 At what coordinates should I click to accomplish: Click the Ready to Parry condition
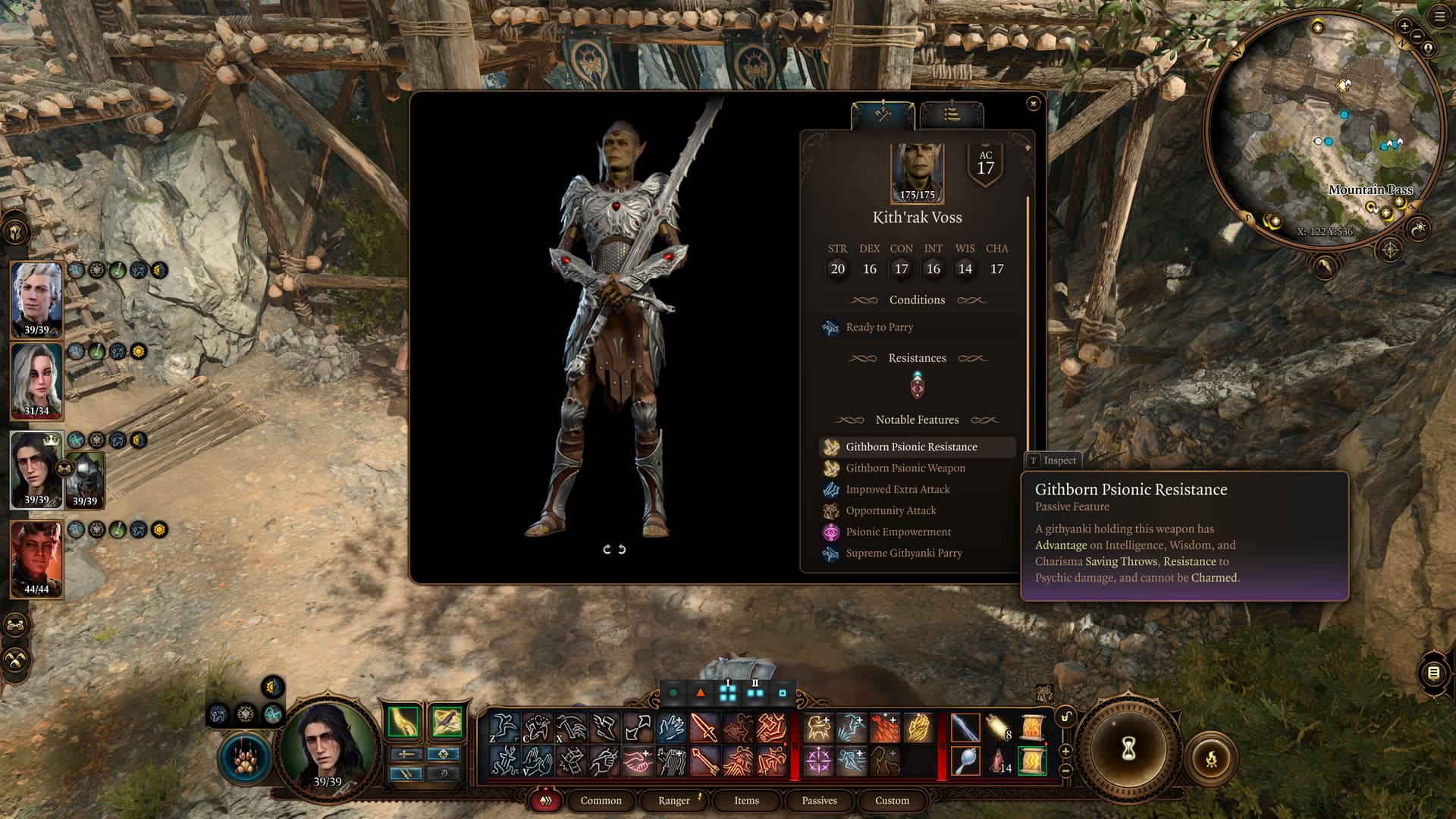click(x=879, y=328)
